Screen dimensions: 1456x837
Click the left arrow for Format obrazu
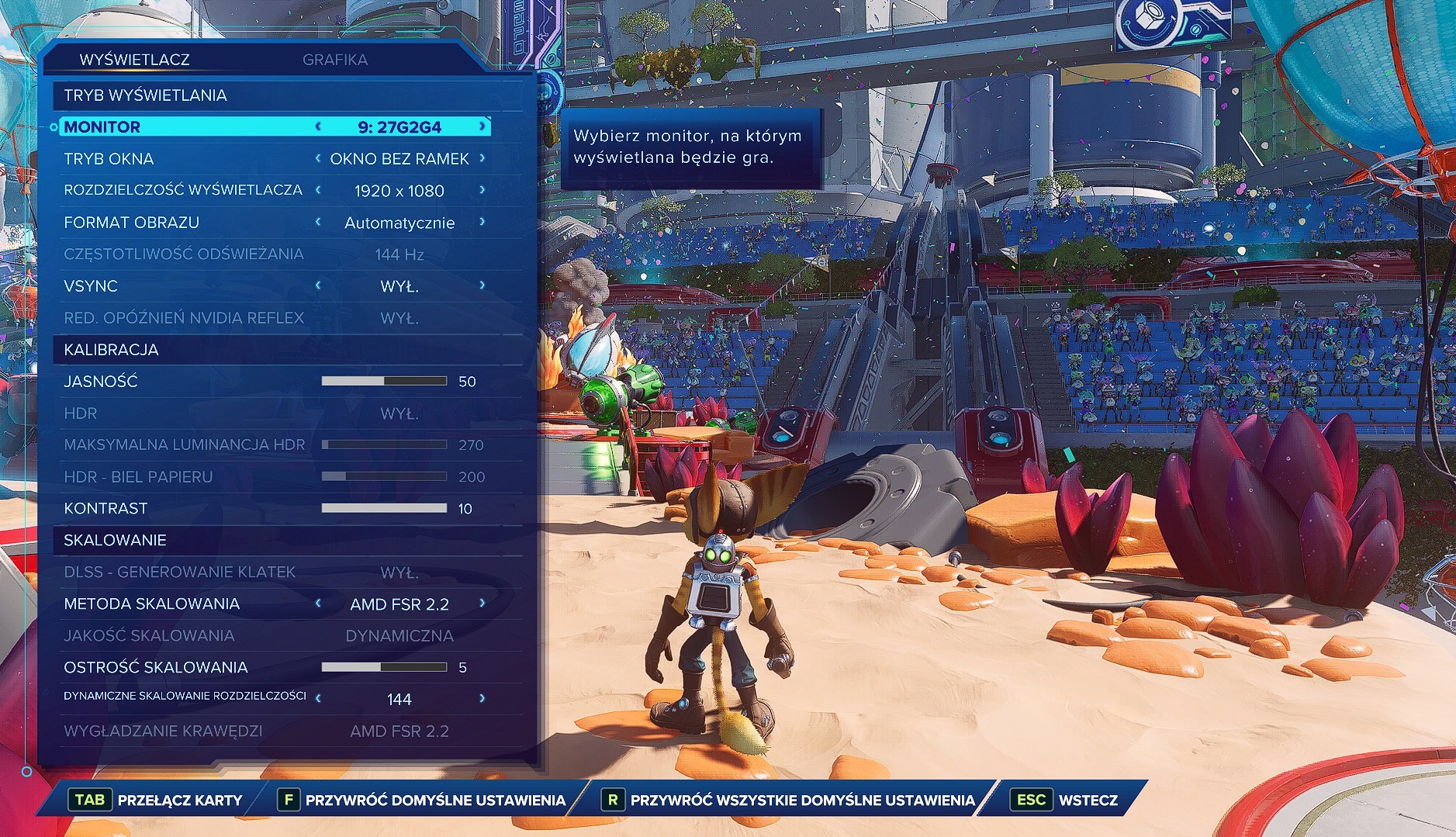point(318,222)
